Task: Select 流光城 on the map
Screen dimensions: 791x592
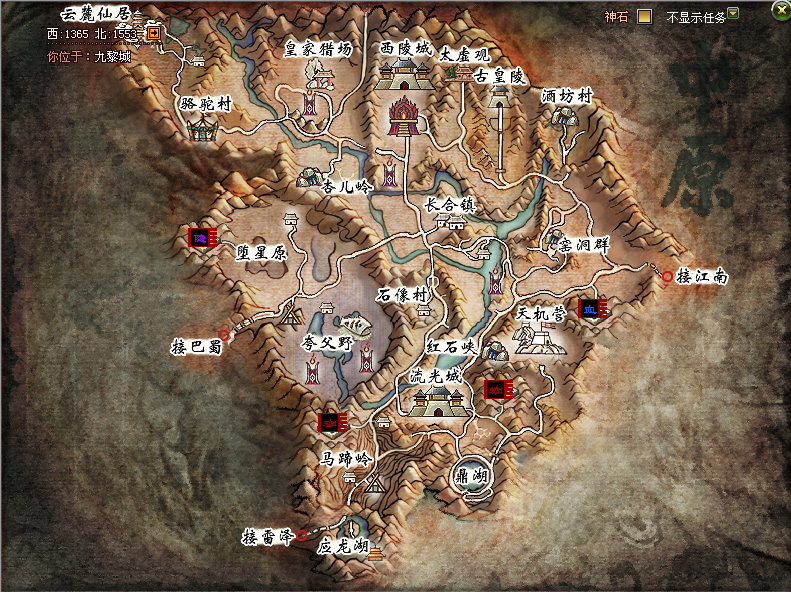Action: [437, 378]
